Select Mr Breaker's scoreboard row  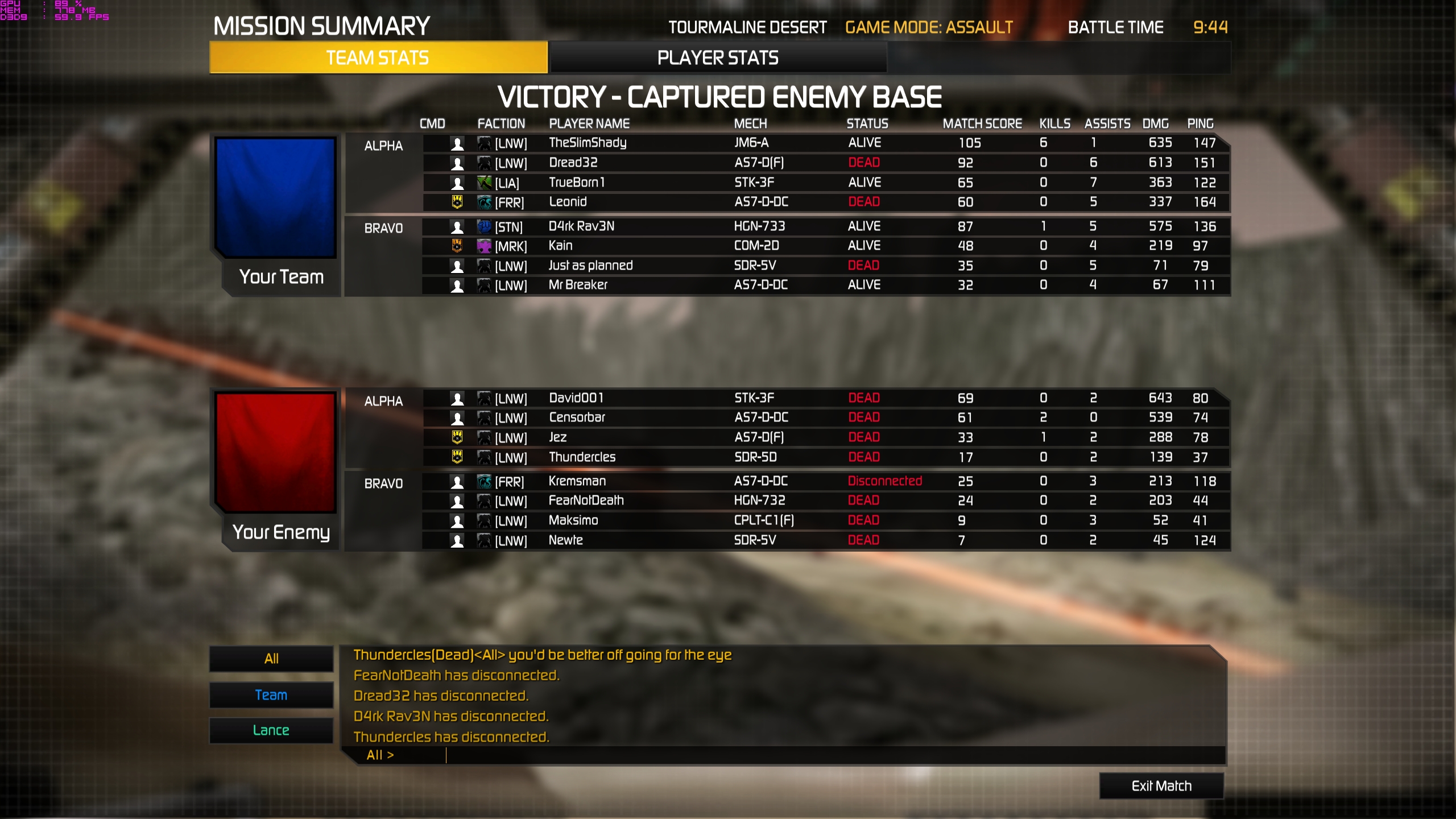[578, 285]
